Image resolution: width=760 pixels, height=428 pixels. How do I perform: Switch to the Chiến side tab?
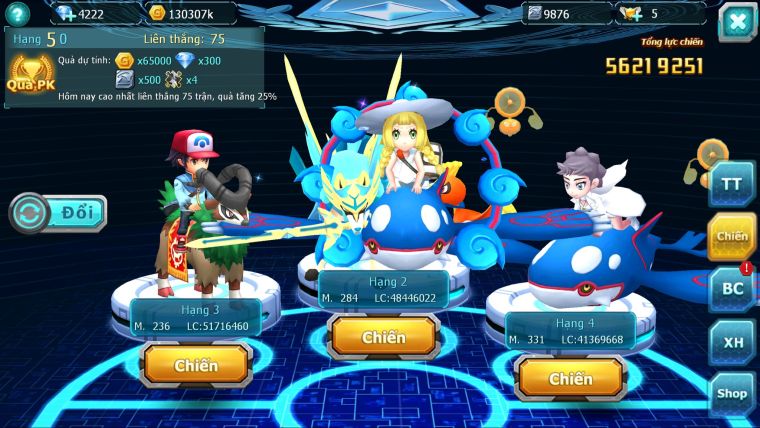(x=732, y=236)
